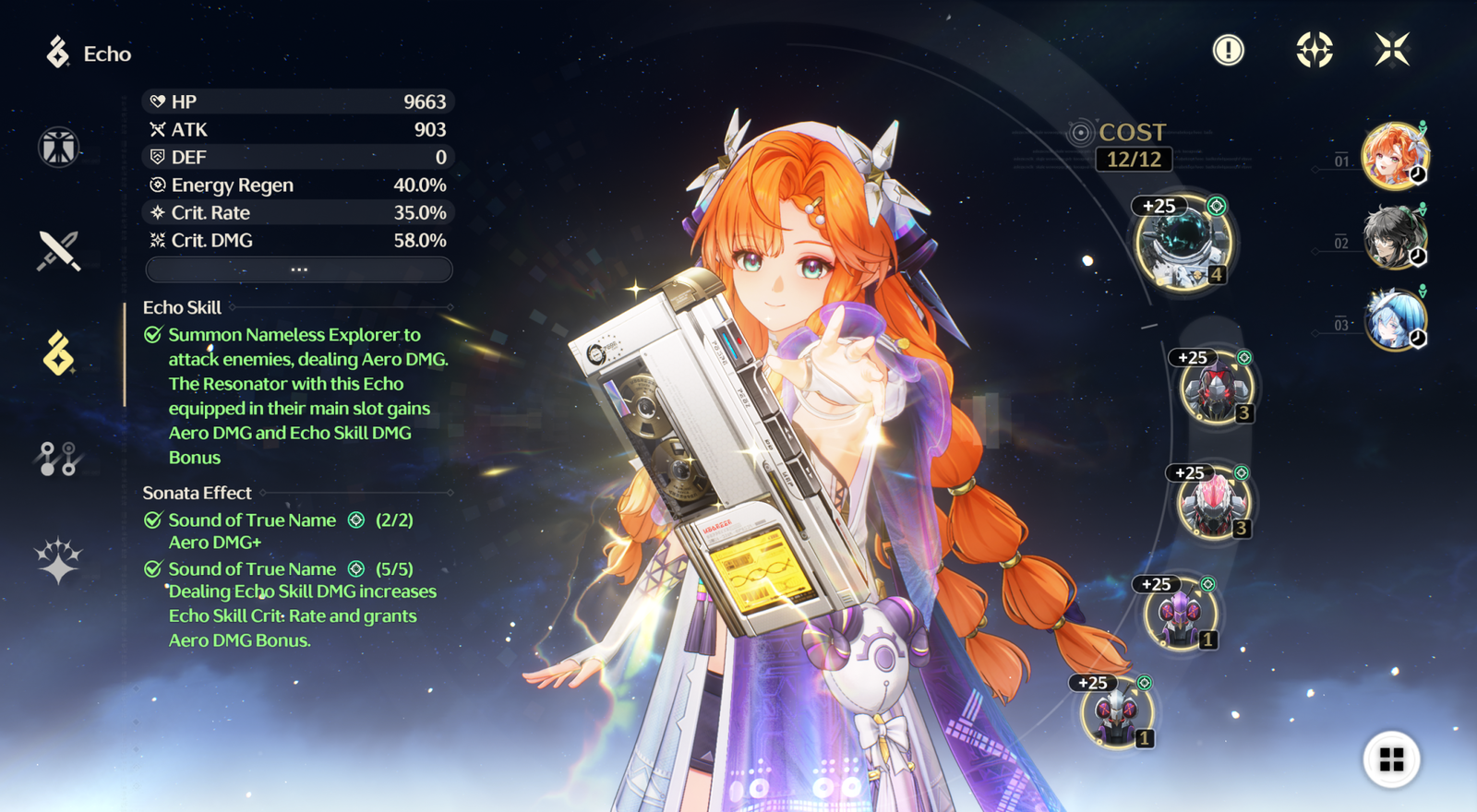Select the lower cost 3 echo slot
This screenshot has height=812, width=1477.
1213,505
